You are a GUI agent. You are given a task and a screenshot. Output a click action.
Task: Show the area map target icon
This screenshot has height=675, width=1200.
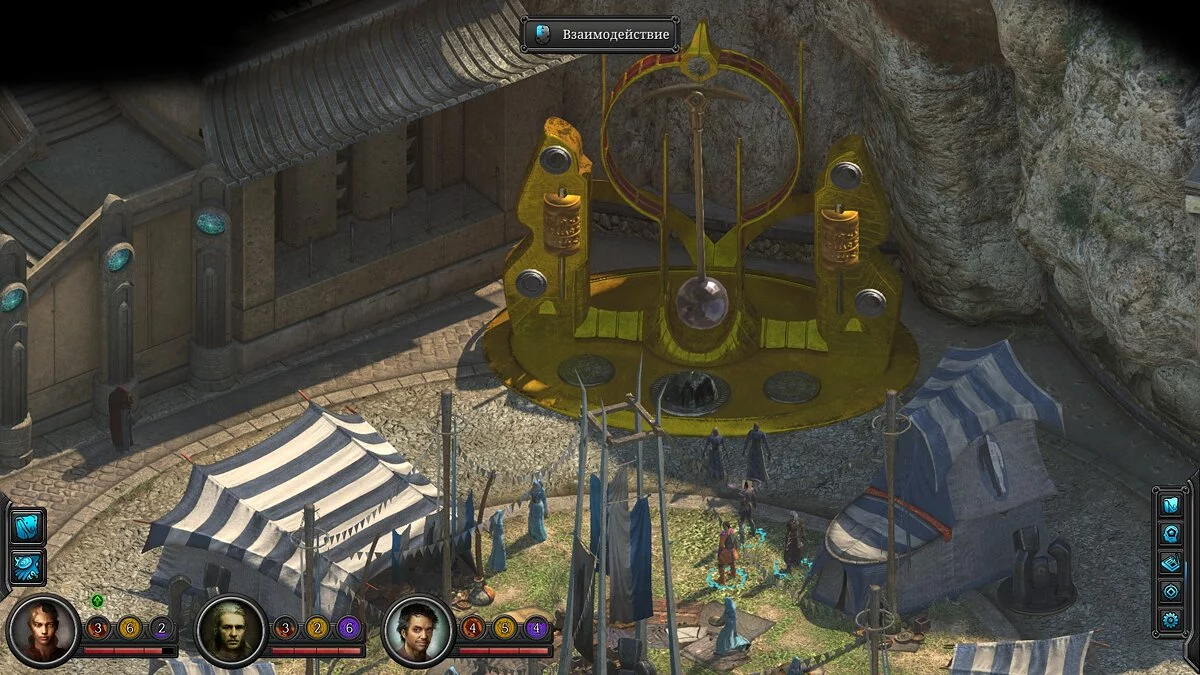pos(1170,591)
